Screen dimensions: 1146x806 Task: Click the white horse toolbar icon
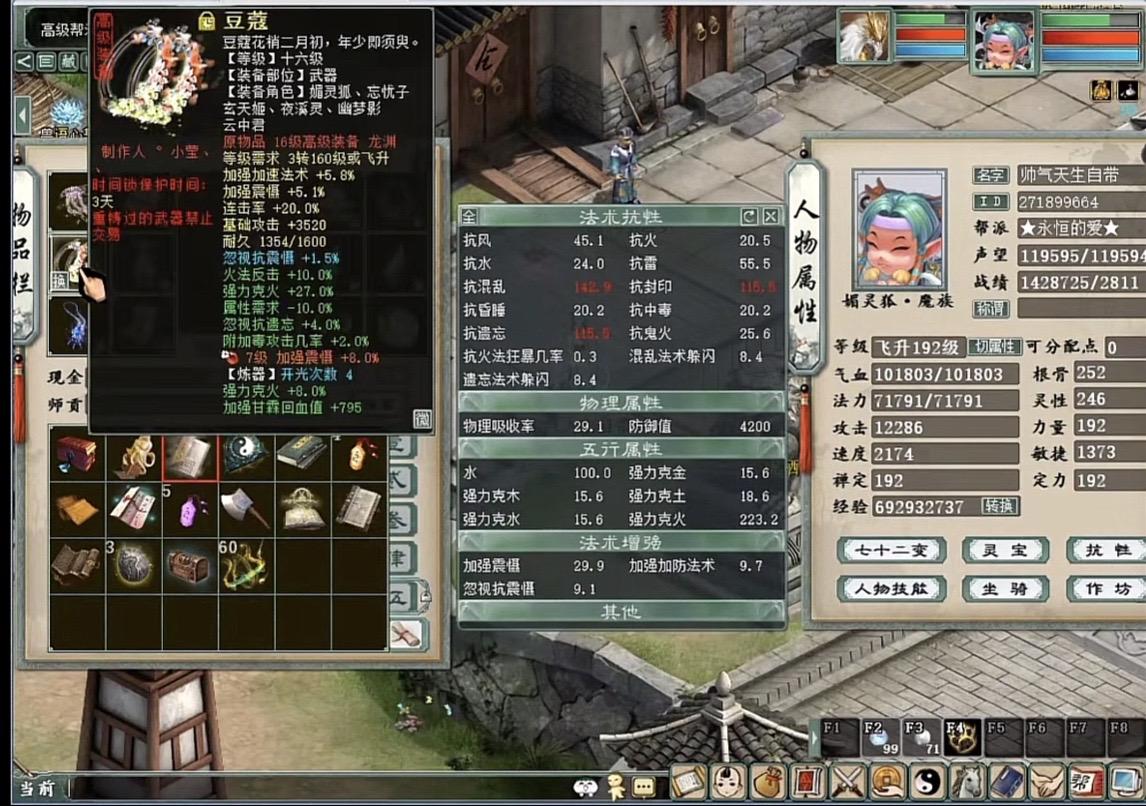pyautogui.click(x=966, y=781)
